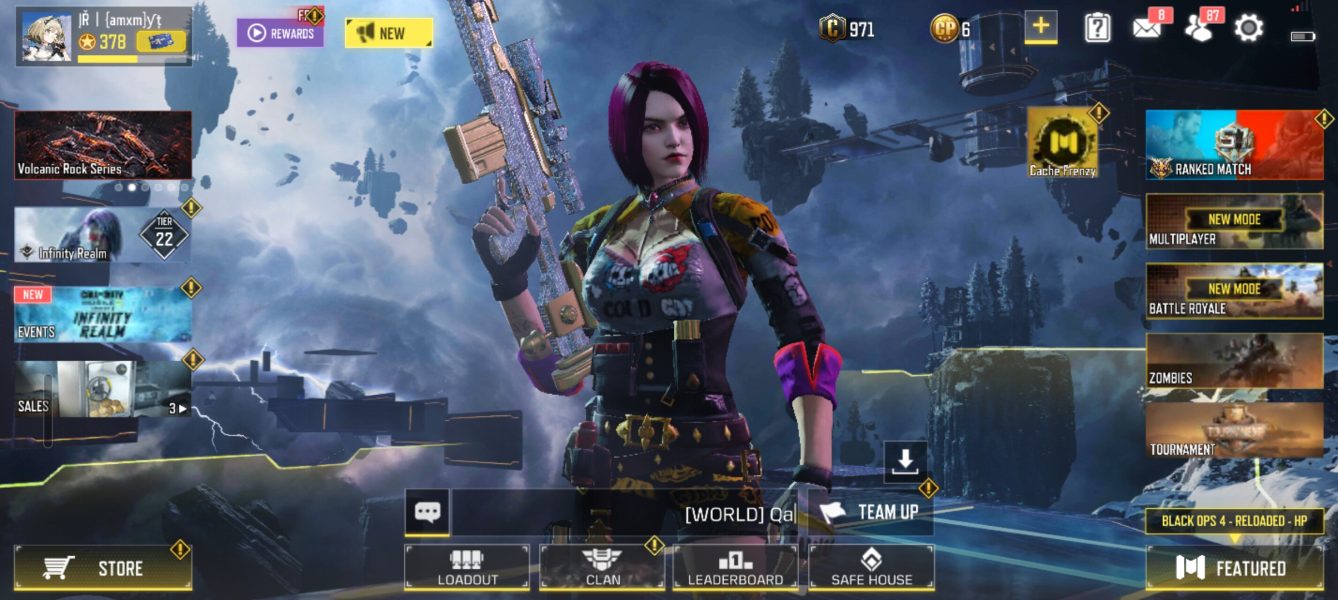1338x600 pixels.
Task: Add CP with the plus button
Action: [1041, 27]
